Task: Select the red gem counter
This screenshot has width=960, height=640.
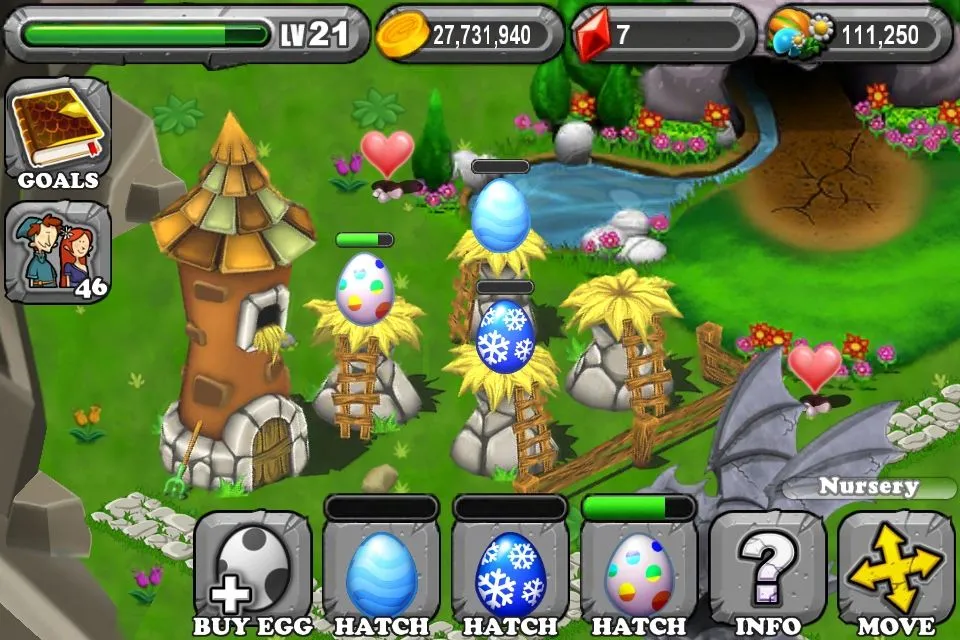Action: 663,35
